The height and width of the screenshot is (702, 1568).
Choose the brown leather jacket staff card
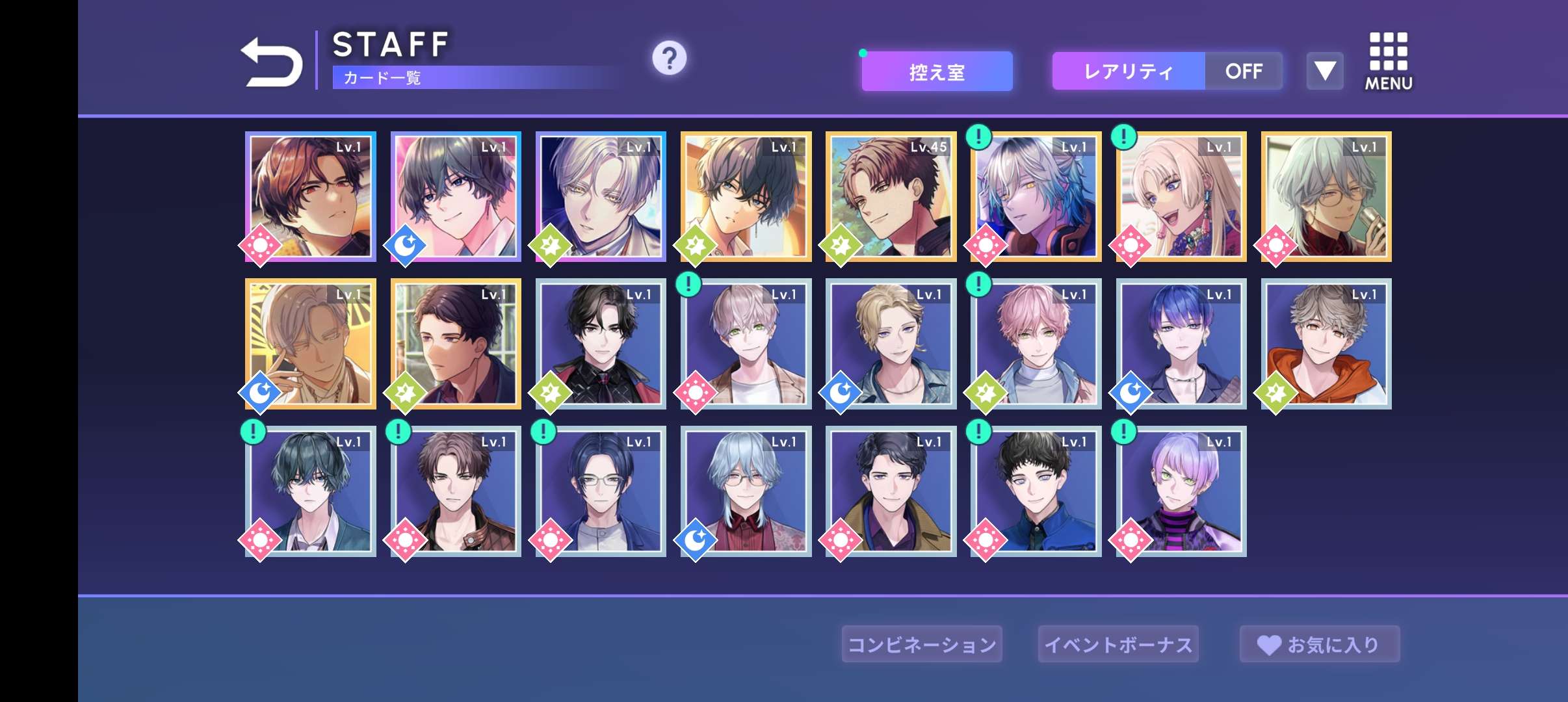tap(456, 491)
